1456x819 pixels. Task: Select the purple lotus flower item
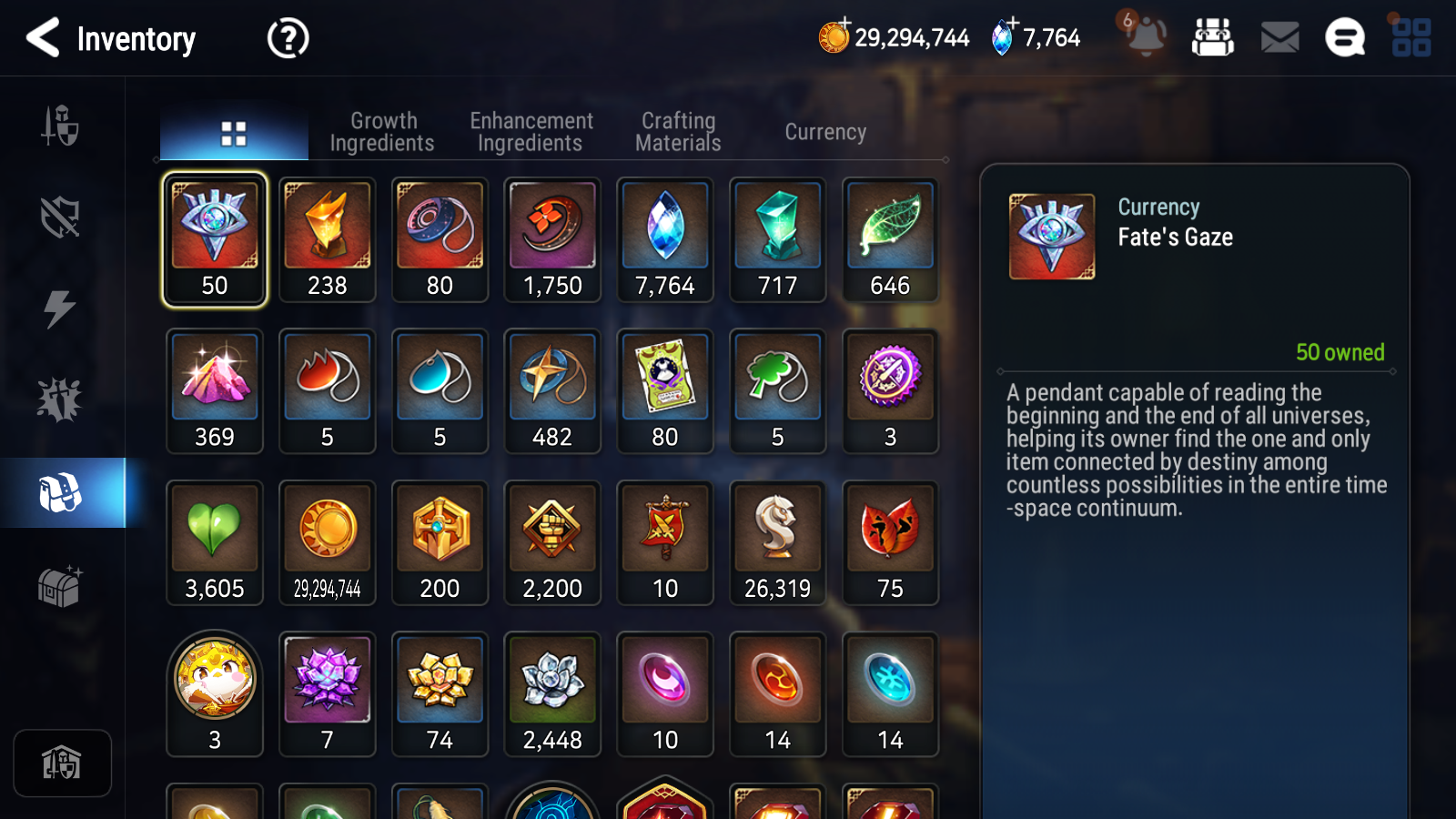pyautogui.click(x=328, y=693)
